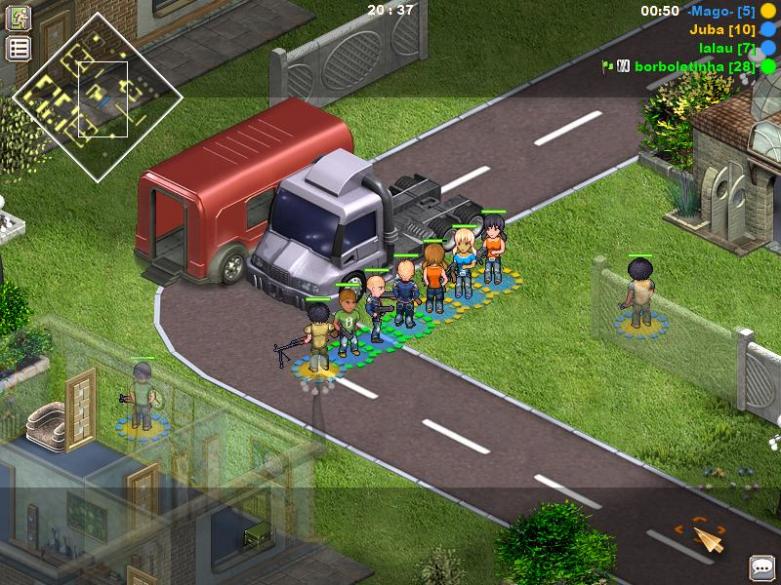Choose lalau from the player list
This screenshot has height=585, width=781.
point(726,48)
